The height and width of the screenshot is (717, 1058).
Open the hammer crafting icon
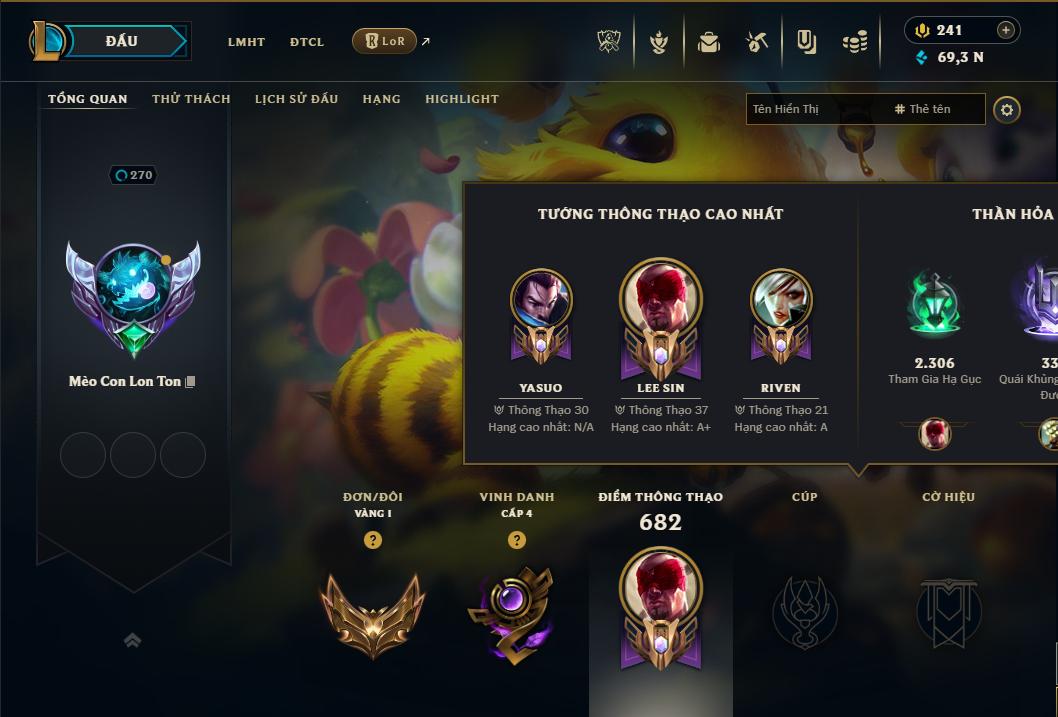pyautogui.click(x=757, y=42)
